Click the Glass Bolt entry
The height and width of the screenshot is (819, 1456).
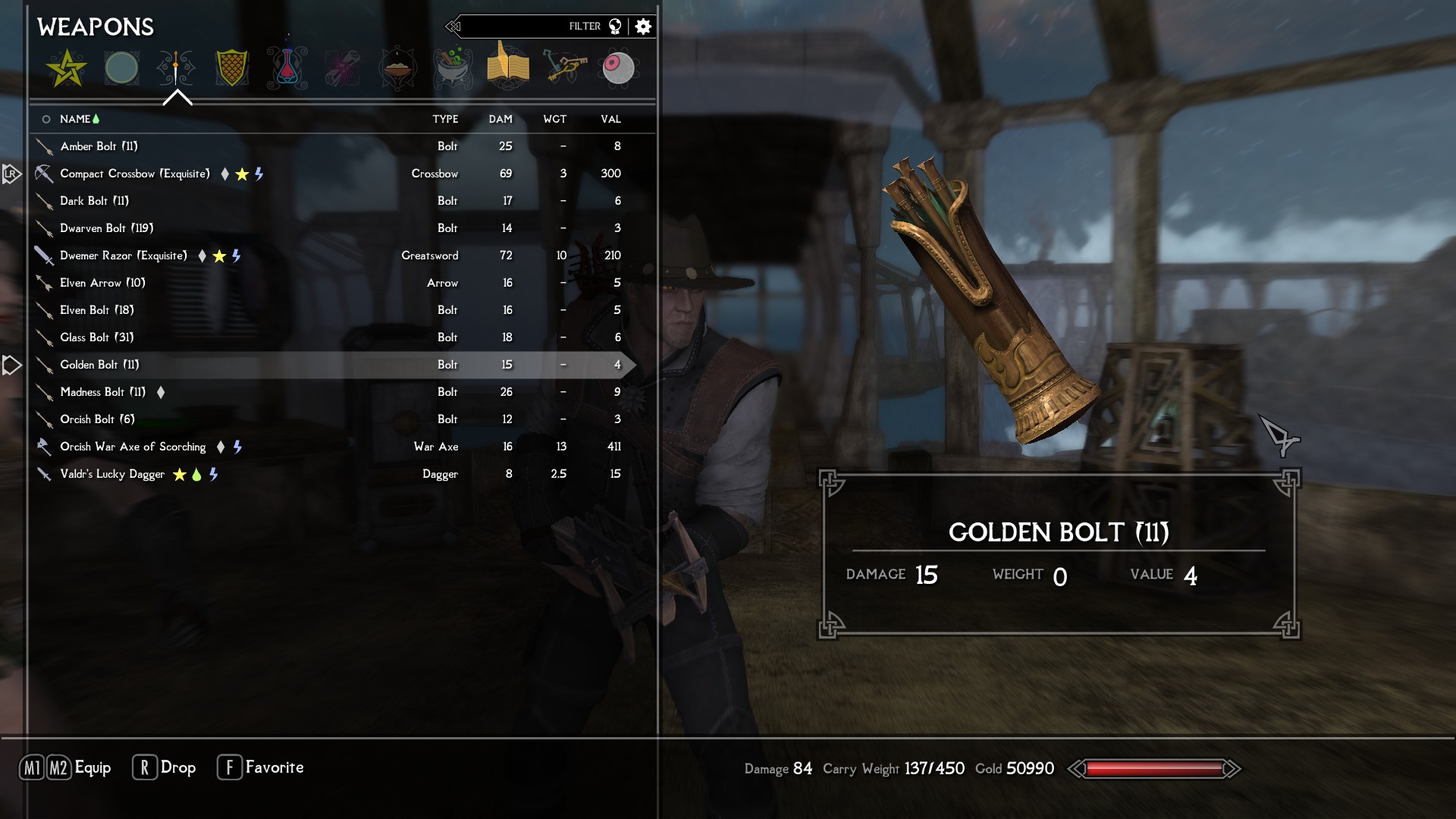point(97,337)
